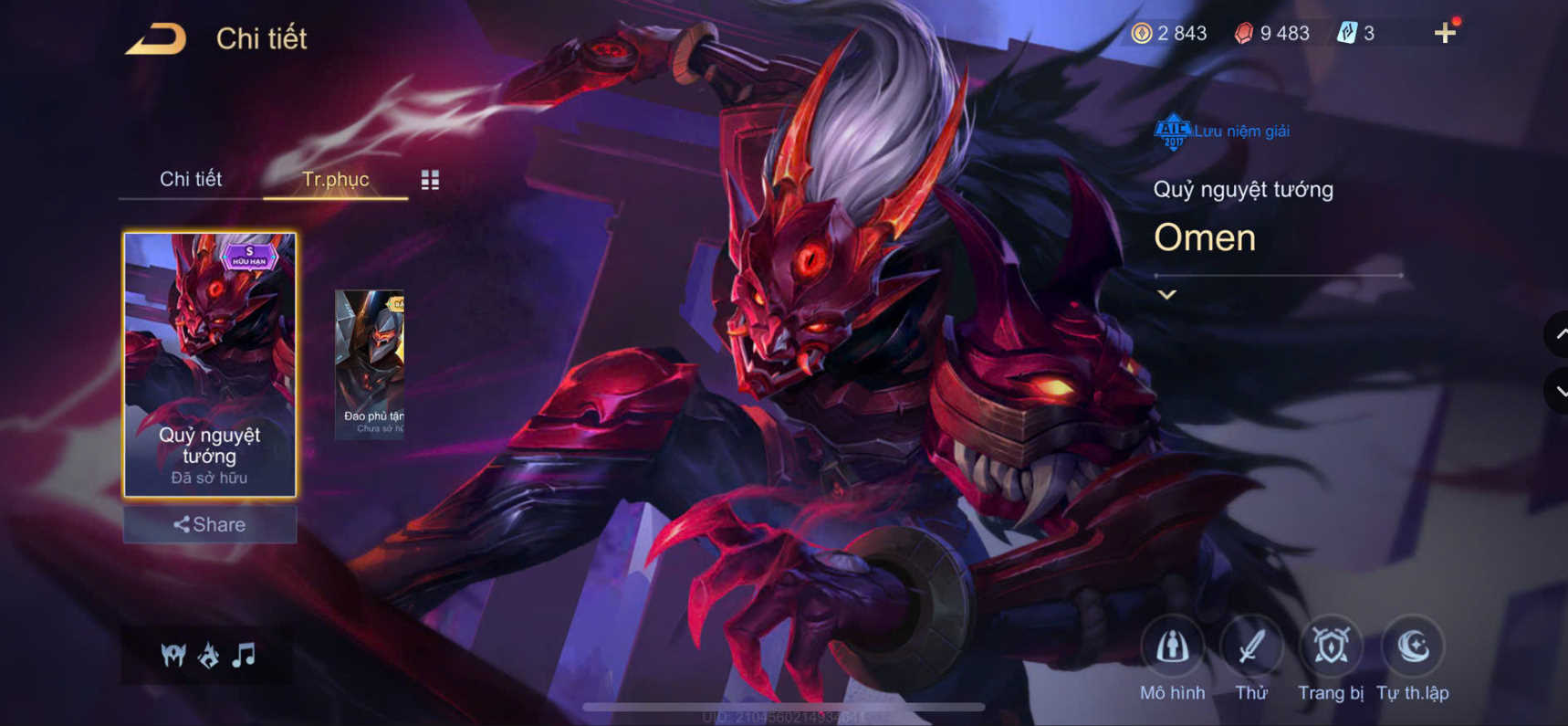Click the down arrow on right edge
Screen dimensions: 1568x726
(1556, 389)
